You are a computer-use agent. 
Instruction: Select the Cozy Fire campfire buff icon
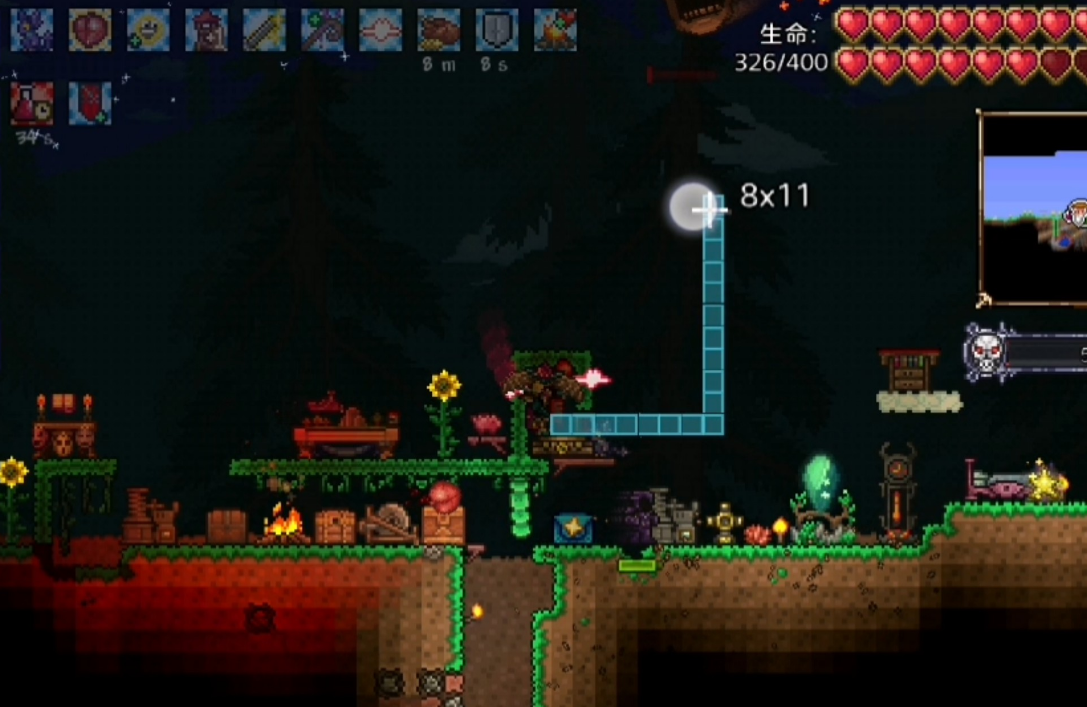coord(554,30)
